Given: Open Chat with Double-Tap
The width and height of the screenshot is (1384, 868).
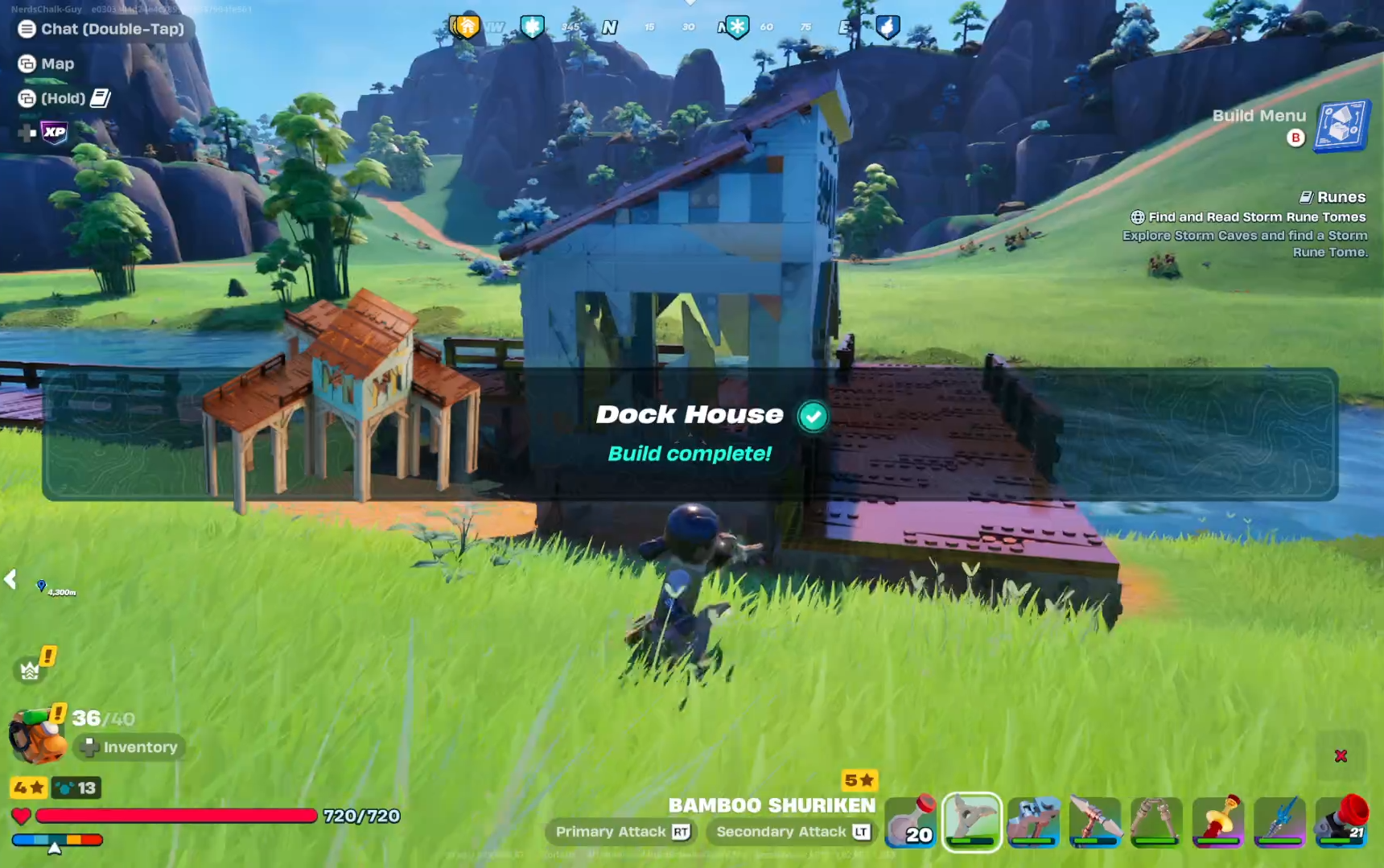Looking at the screenshot, I should pos(101,29).
